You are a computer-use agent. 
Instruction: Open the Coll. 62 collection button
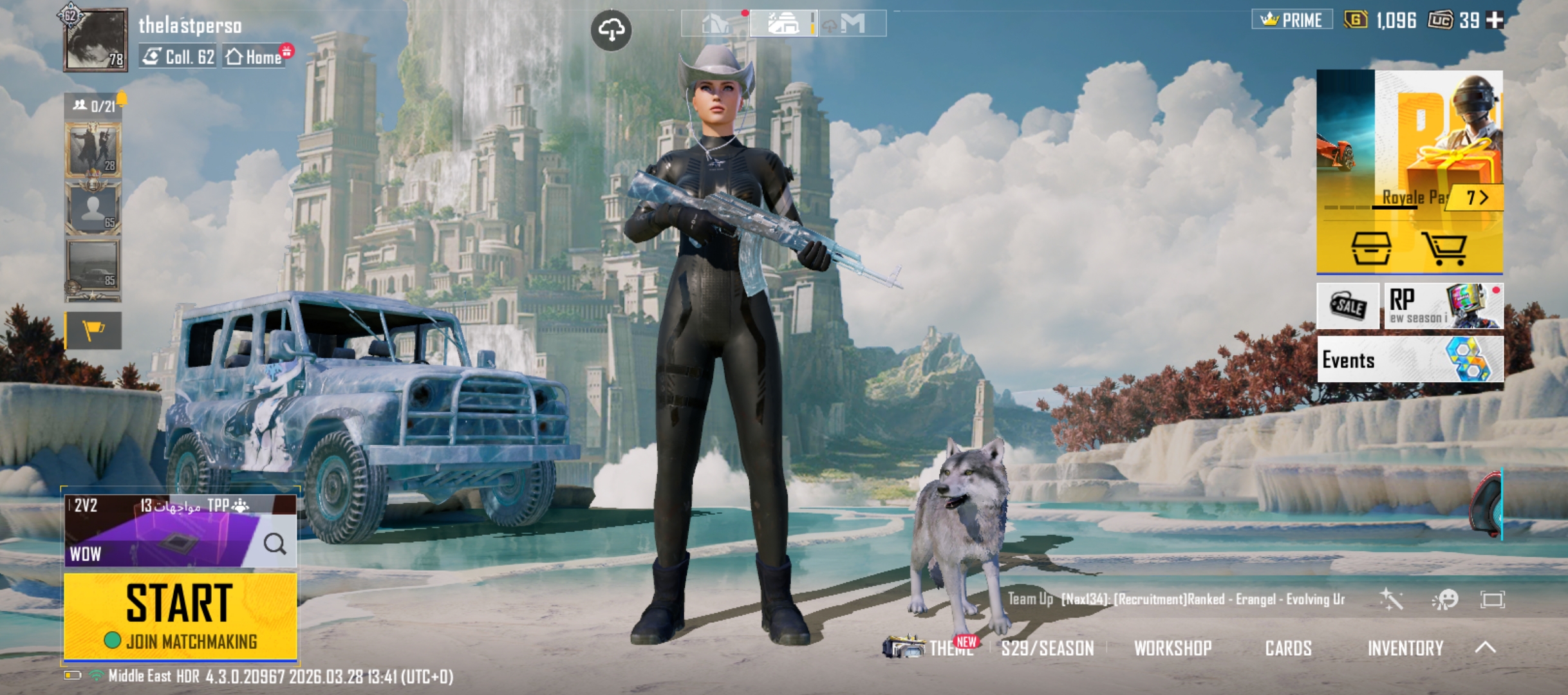[178, 57]
